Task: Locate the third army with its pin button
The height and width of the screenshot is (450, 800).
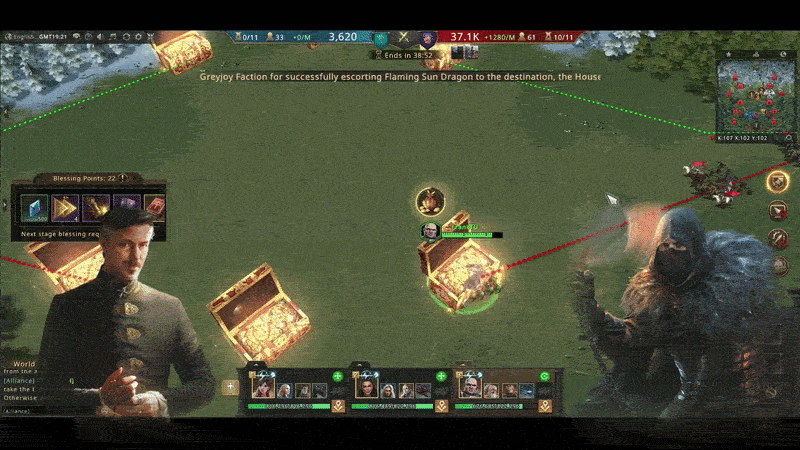Action: pyautogui.click(x=545, y=406)
